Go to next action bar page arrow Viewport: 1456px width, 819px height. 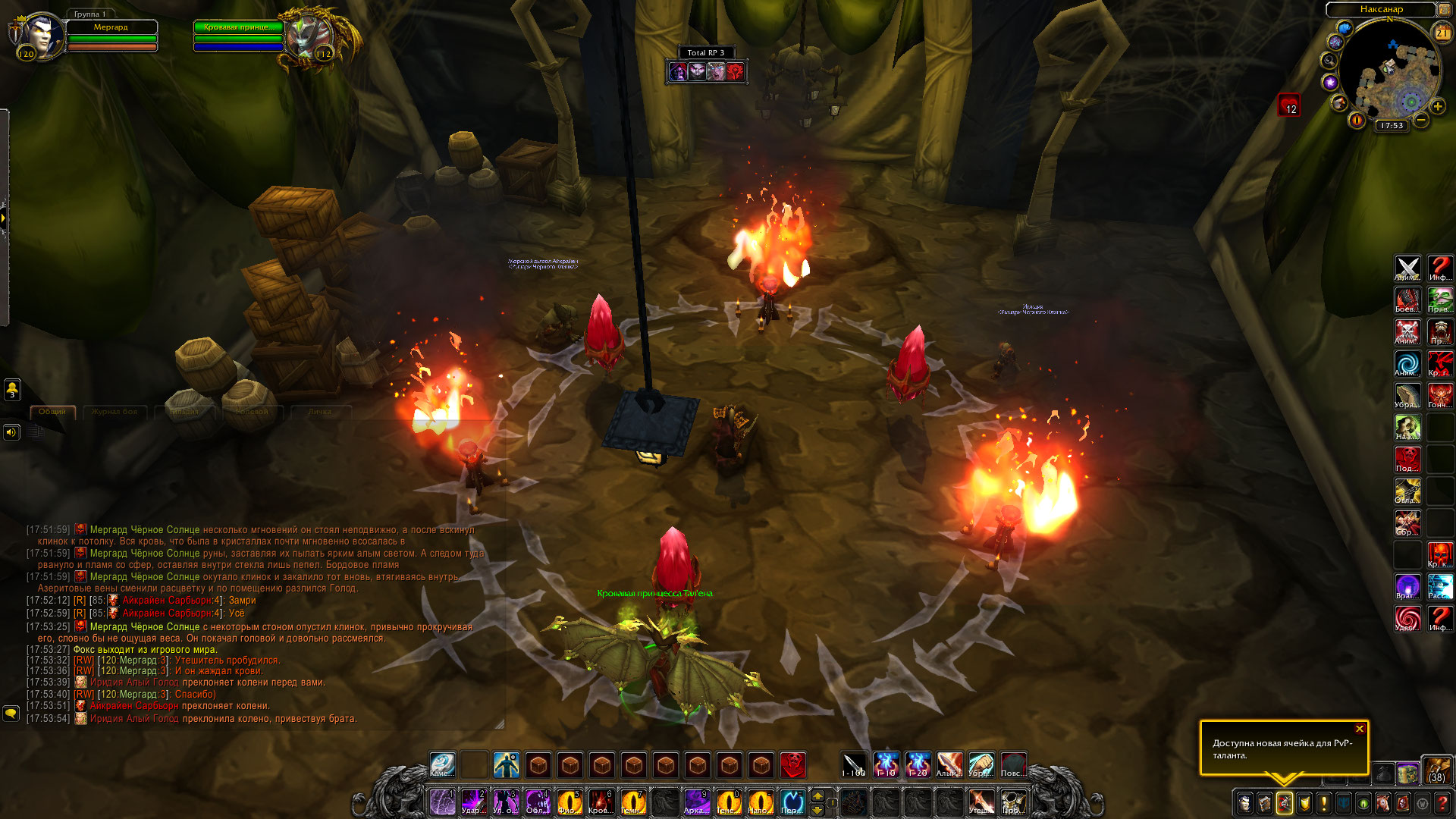point(817,795)
